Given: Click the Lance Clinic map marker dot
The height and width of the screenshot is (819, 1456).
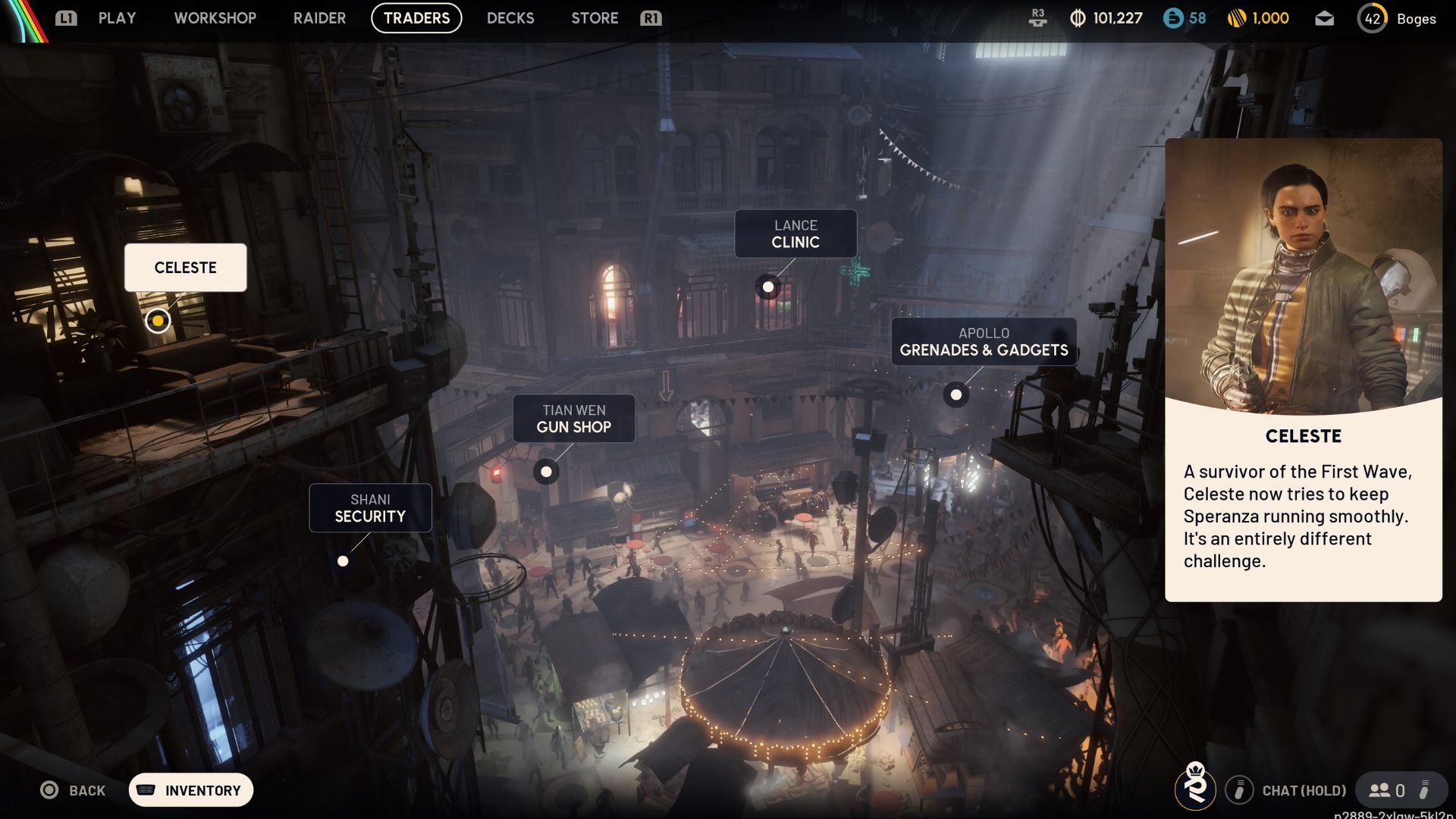Looking at the screenshot, I should tap(768, 287).
